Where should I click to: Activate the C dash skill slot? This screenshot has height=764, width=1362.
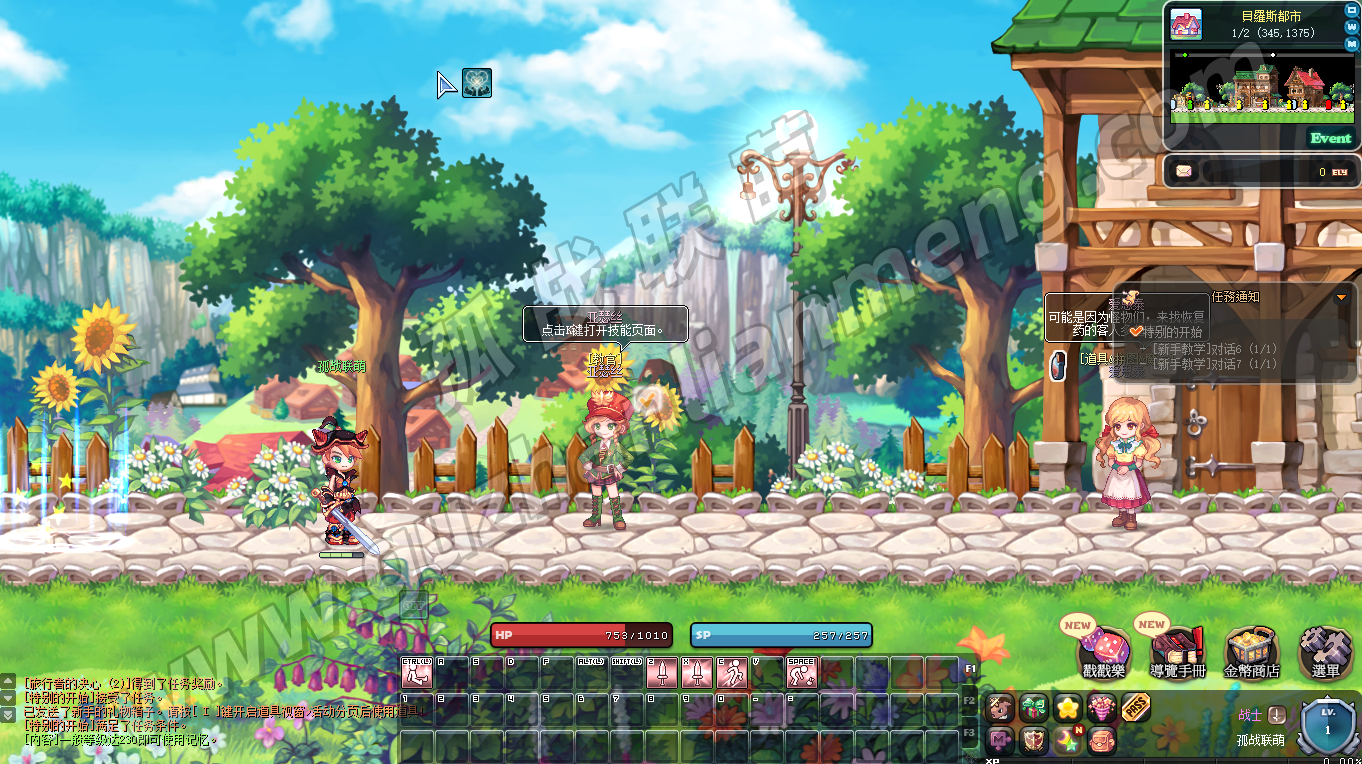coord(731,672)
